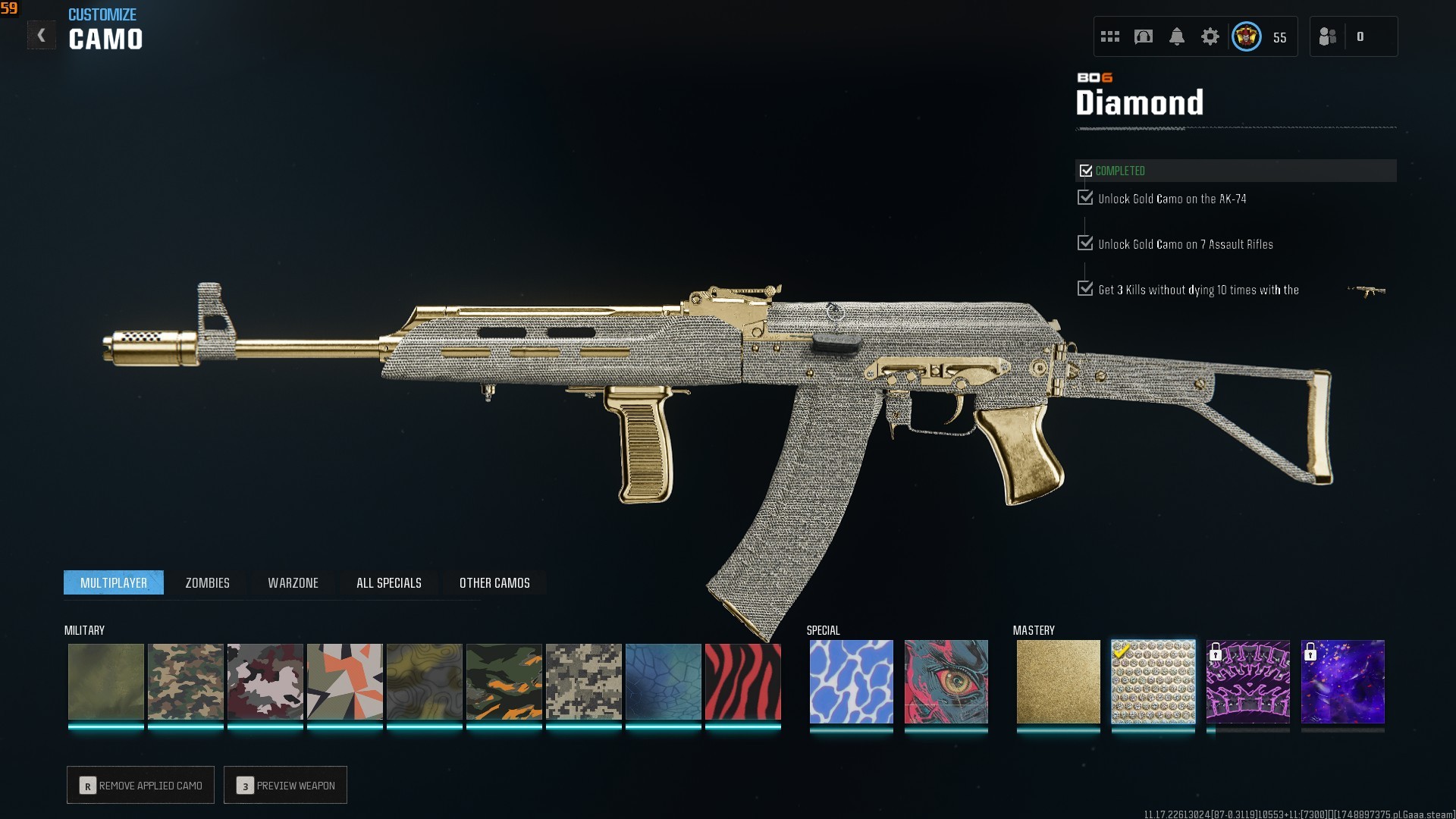1456x819 pixels.
Task: Click Remove Applied Camo
Action: pyautogui.click(x=140, y=785)
